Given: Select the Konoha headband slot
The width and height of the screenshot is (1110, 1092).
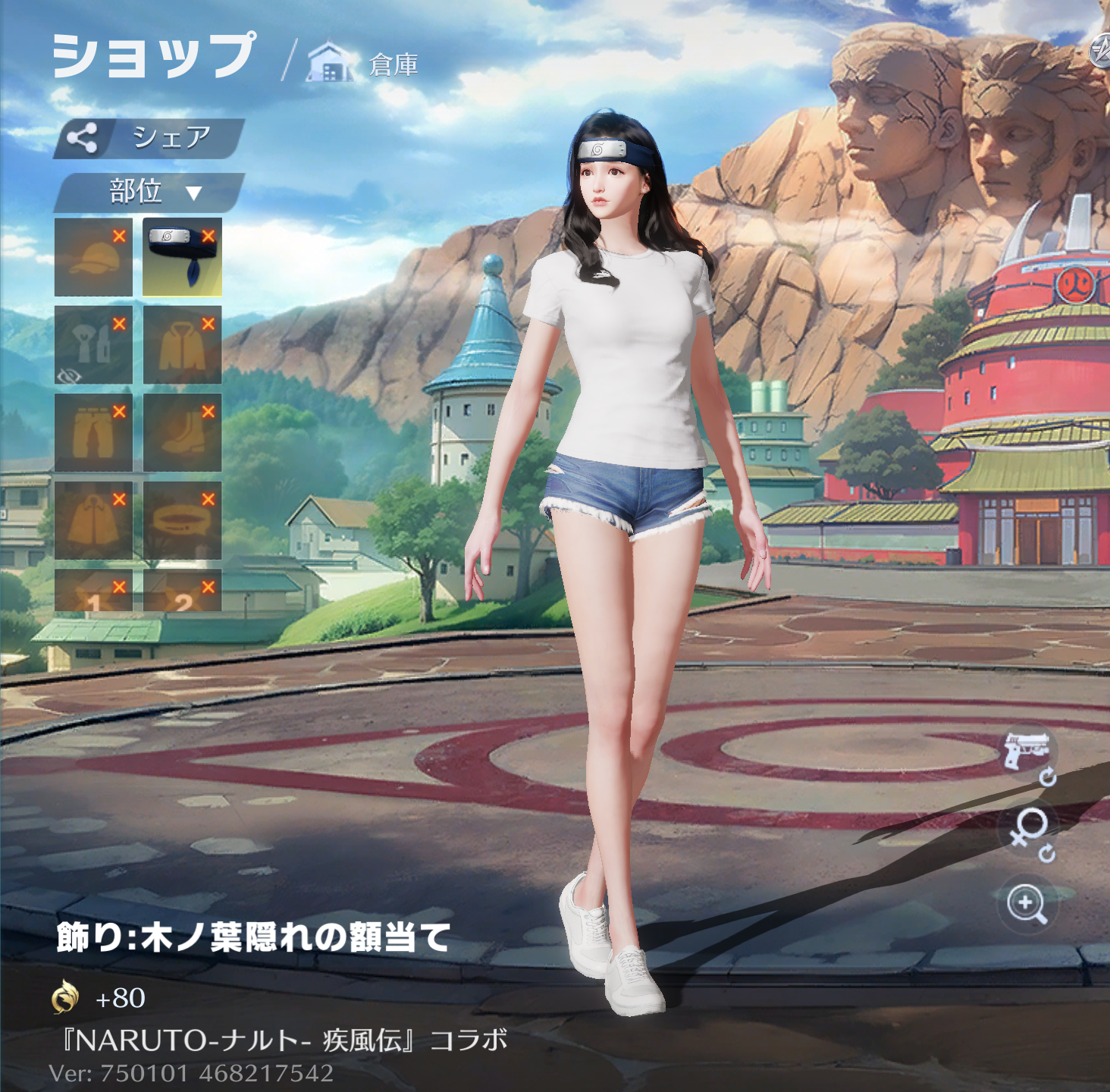Looking at the screenshot, I should point(182,257).
